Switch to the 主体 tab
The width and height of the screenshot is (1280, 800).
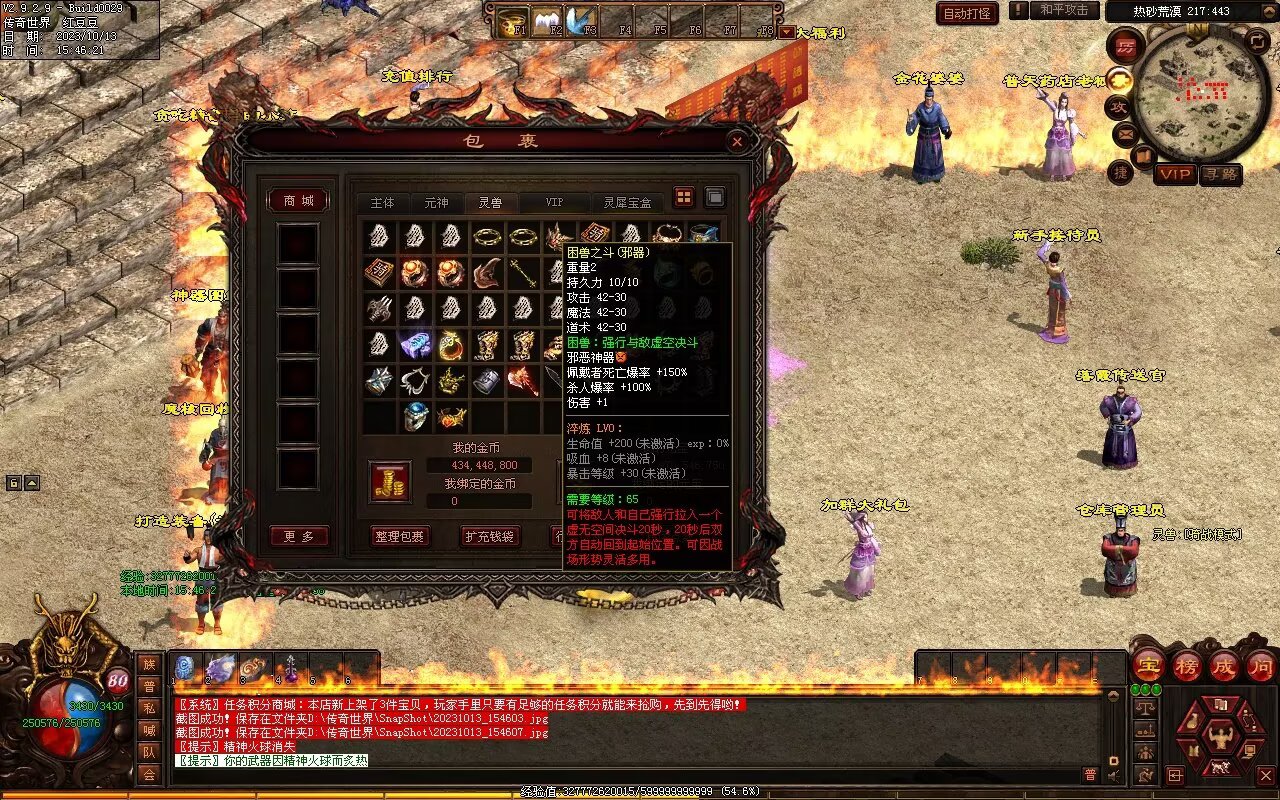[x=383, y=202]
